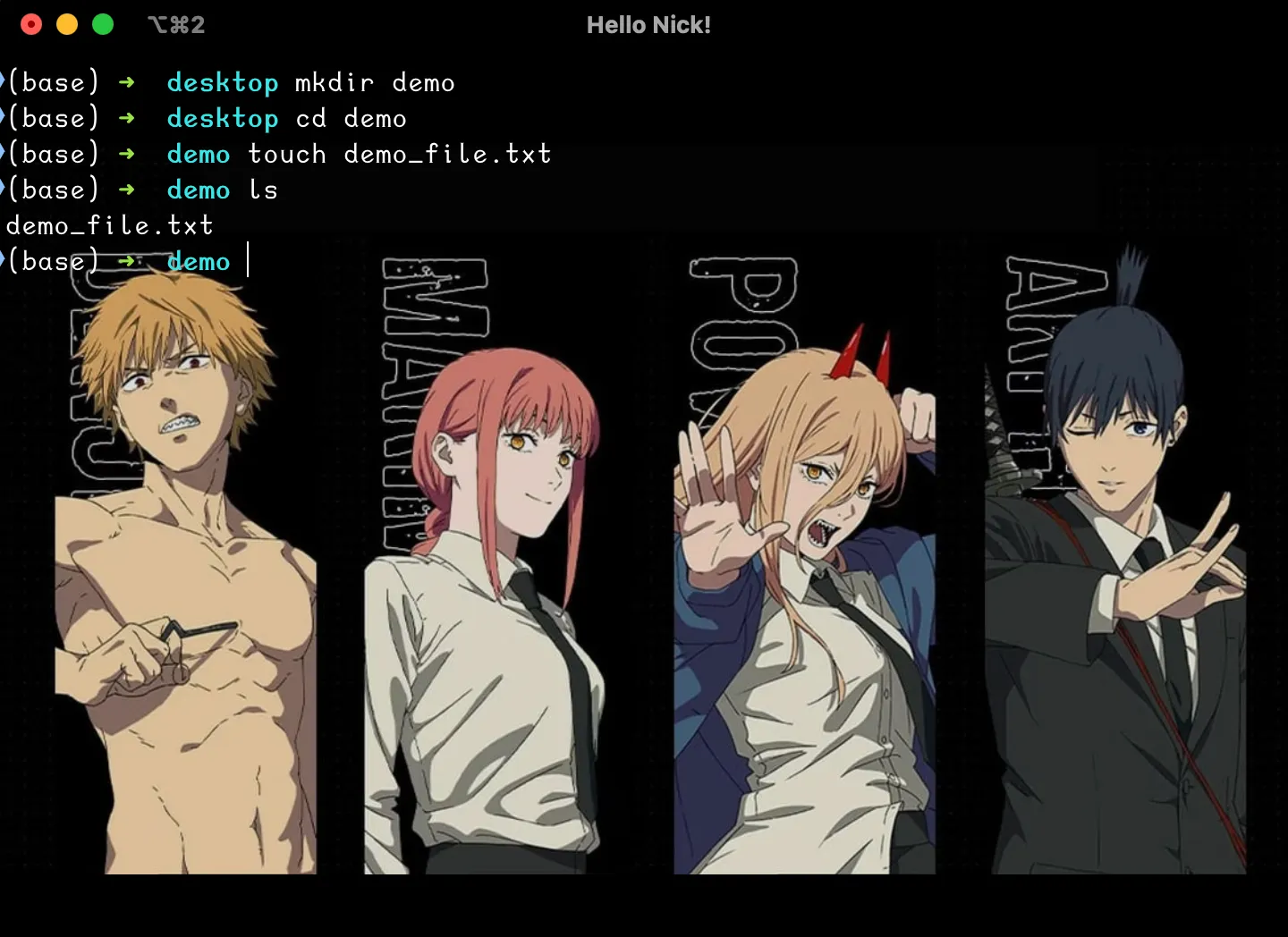Minimize the terminal with yellow button
Image resolution: width=1288 pixels, height=937 pixels.
pyautogui.click(x=67, y=24)
